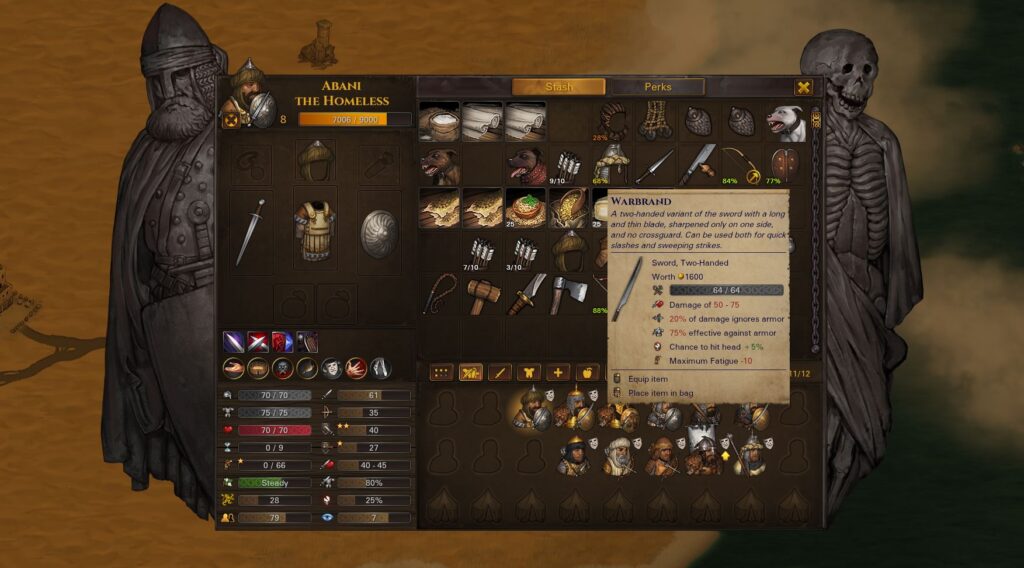Image resolution: width=1024 pixels, height=568 pixels.
Task: Switch to the Stash tab
Action: 558,87
